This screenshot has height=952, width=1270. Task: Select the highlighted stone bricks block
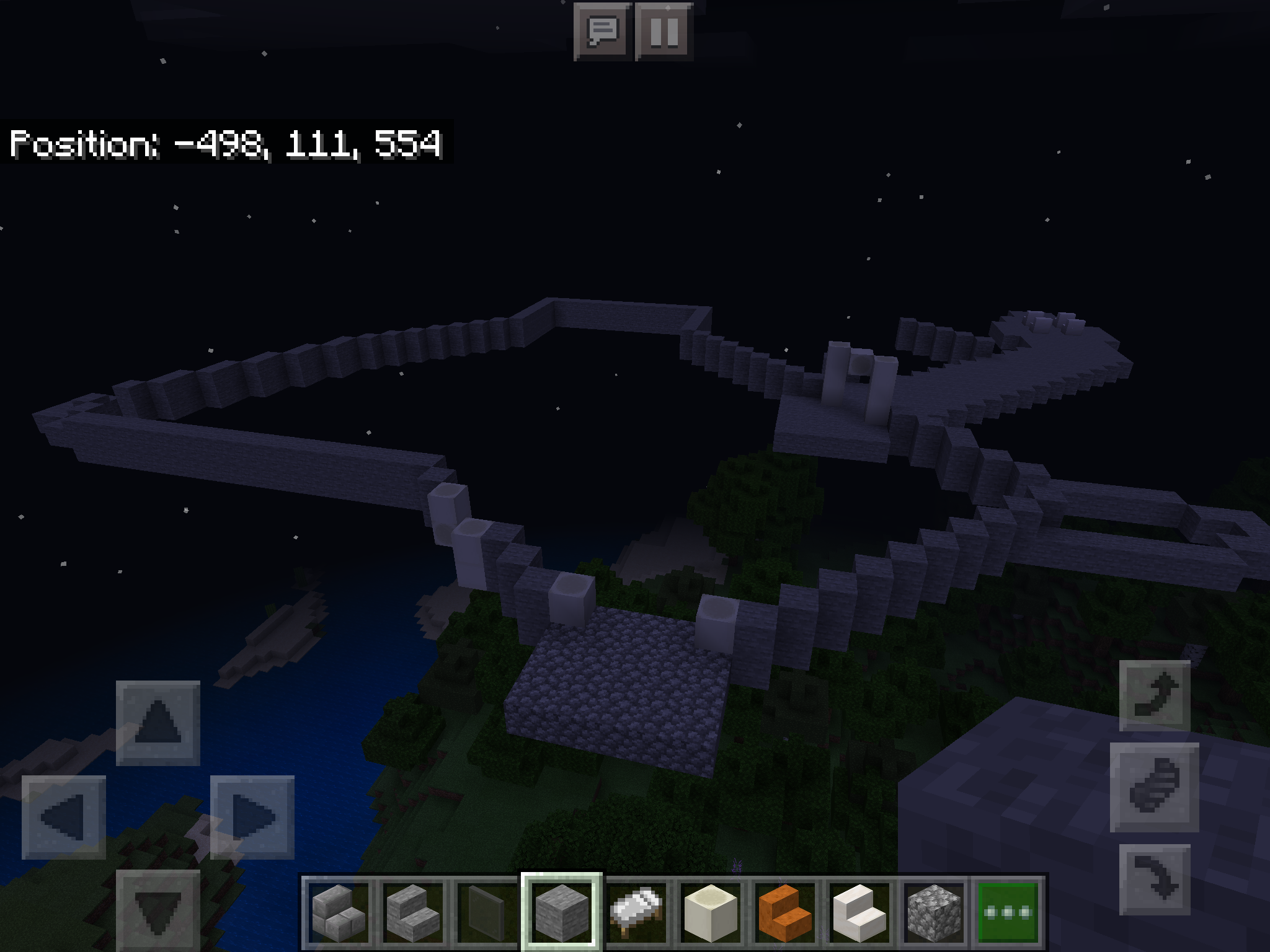pyautogui.click(x=562, y=912)
